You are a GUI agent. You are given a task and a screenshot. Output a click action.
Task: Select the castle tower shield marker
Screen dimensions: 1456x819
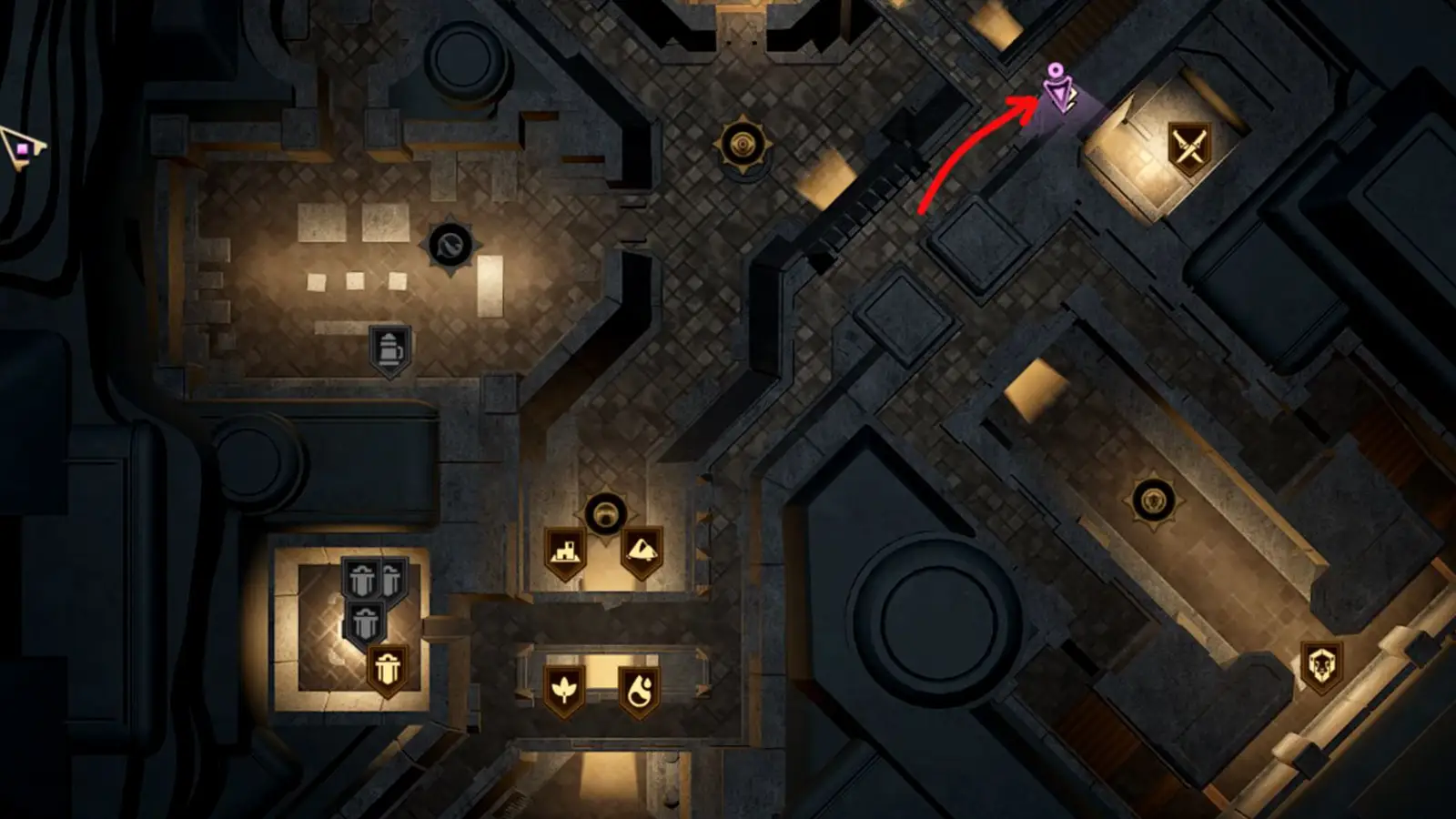click(564, 552)
